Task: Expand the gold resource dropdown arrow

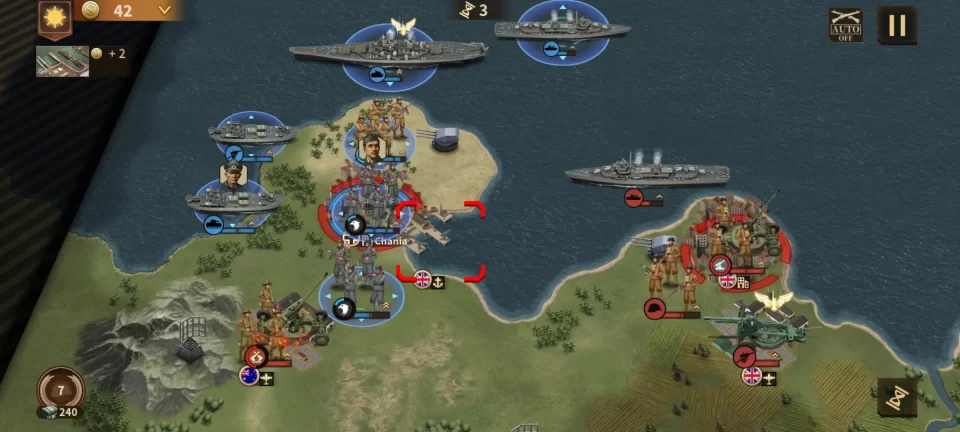Action: click(x=165, y=11)
